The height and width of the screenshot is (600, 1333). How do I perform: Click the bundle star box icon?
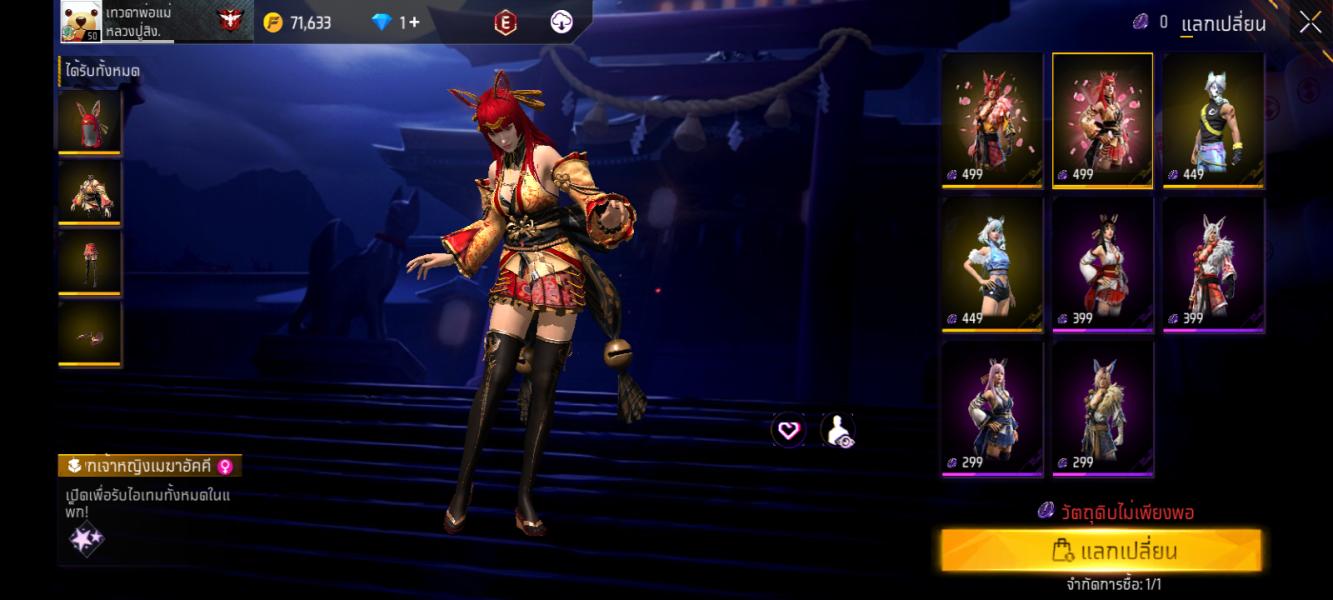tap(86, 540)
